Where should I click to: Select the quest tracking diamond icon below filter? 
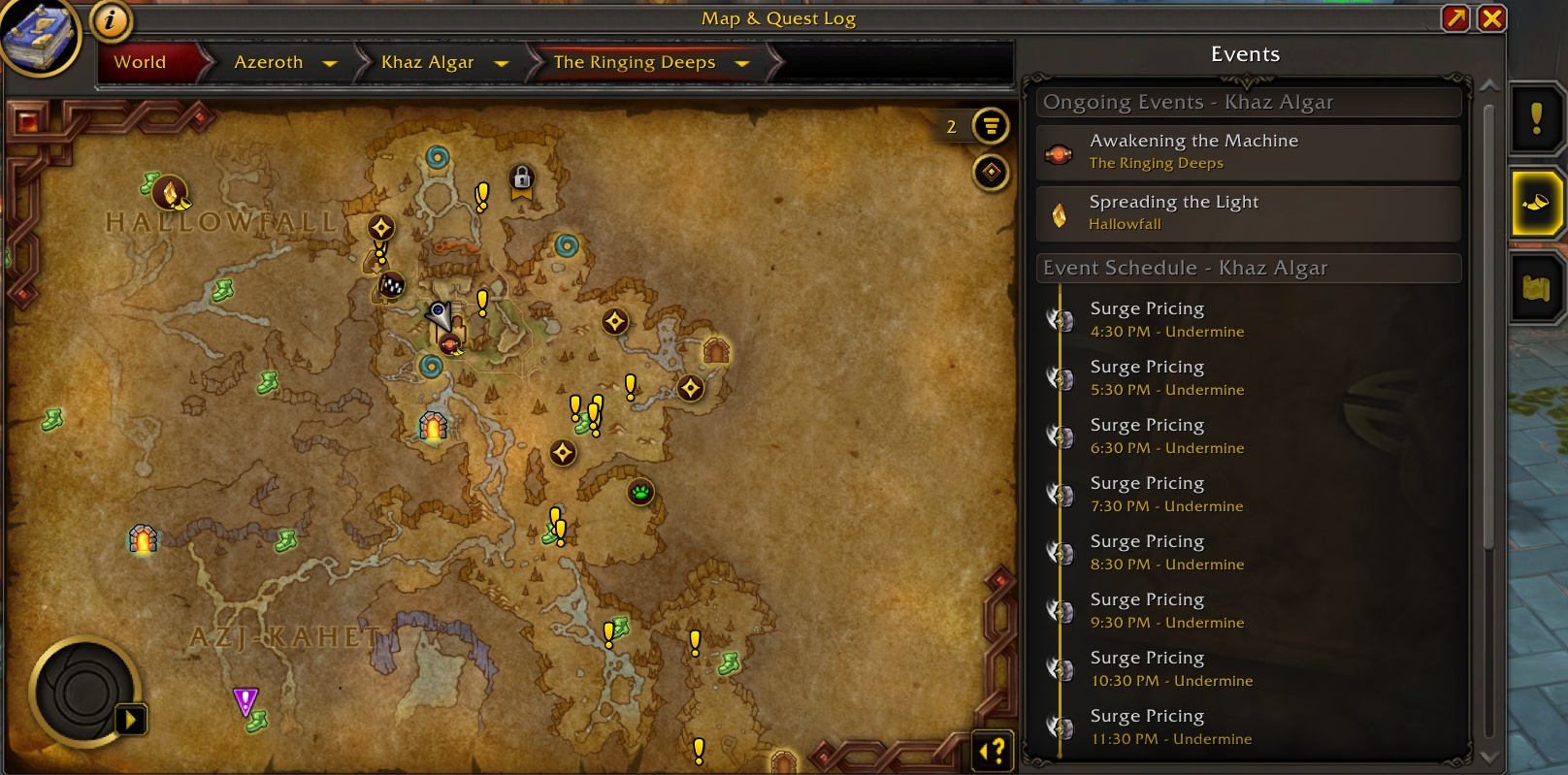(x=990, y=174)
